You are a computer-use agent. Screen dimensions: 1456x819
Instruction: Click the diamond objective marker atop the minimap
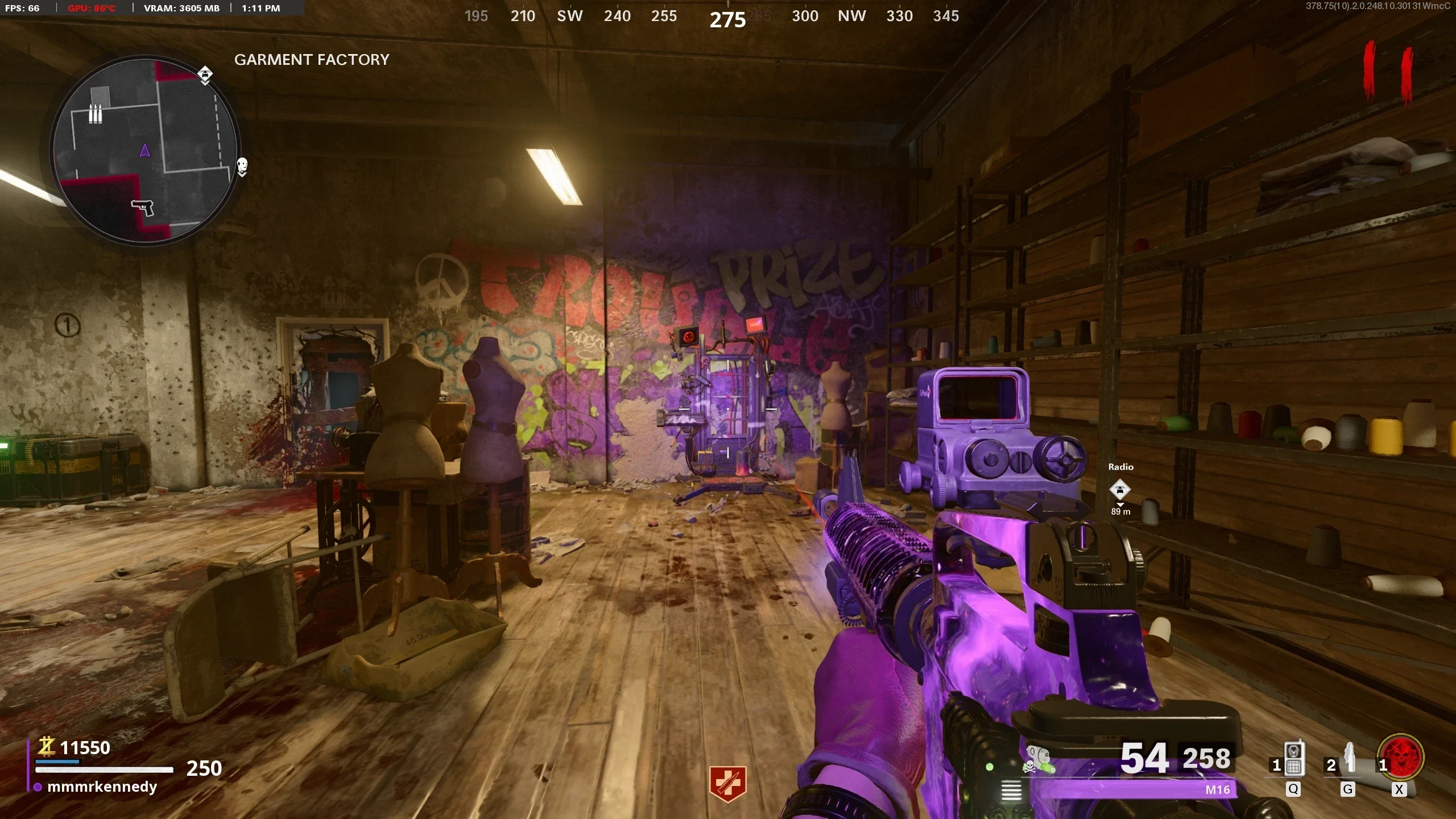(x=205, y=74)
